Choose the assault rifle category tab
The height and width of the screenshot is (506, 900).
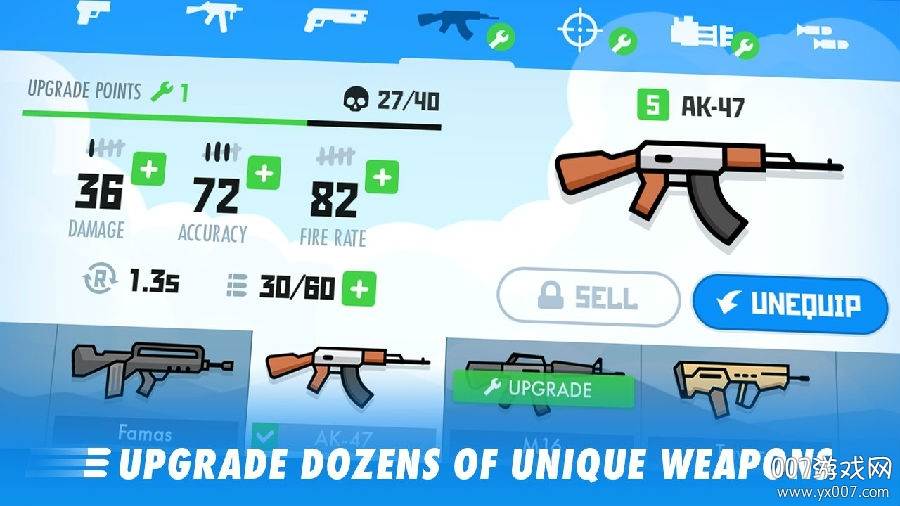point(455,24)
